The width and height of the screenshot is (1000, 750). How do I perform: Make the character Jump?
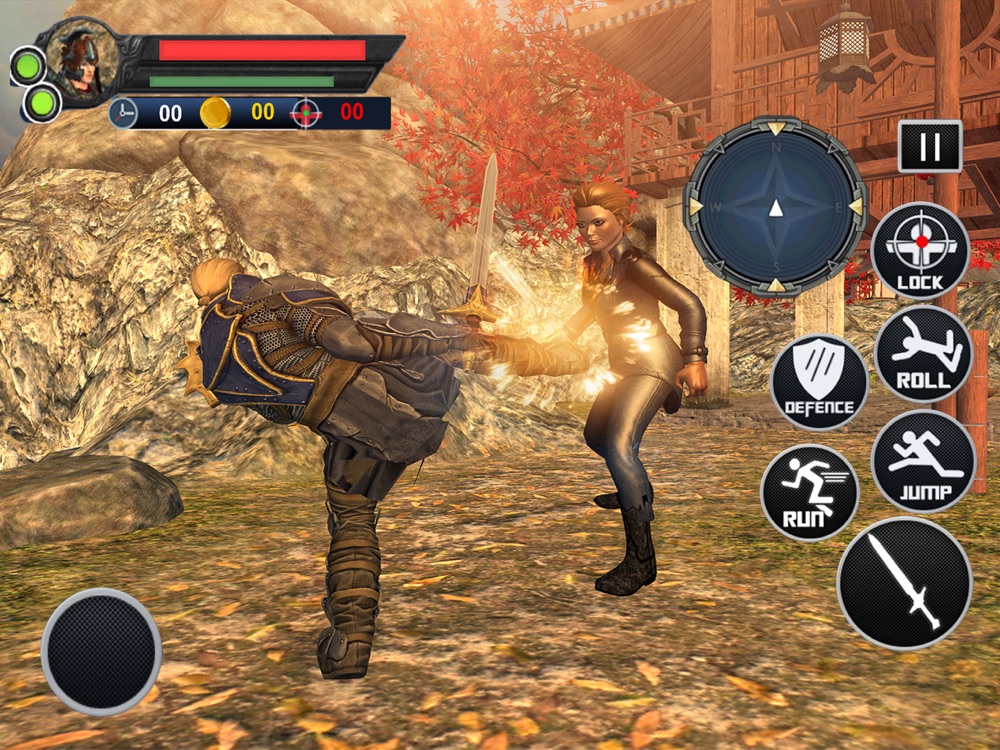[x=923, y=461]
